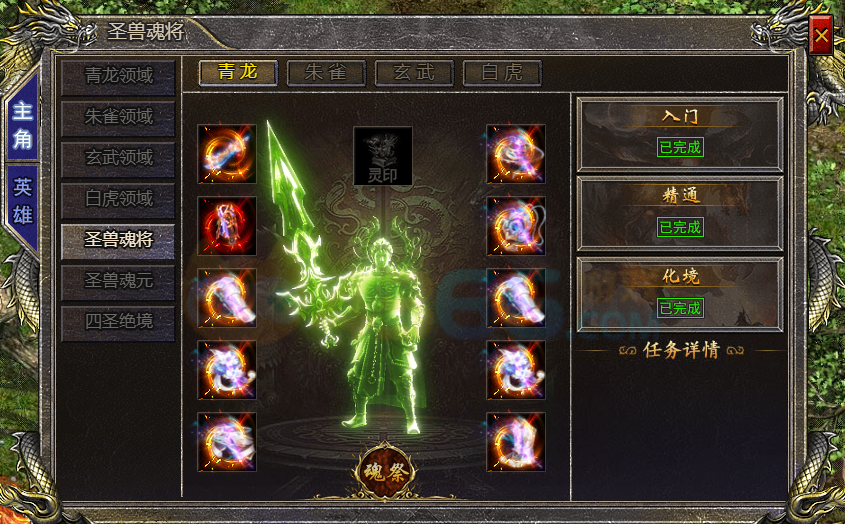Switch to the 玄武 tab
The height and width of the screenshot is (524, 845).
pos(414,72)
